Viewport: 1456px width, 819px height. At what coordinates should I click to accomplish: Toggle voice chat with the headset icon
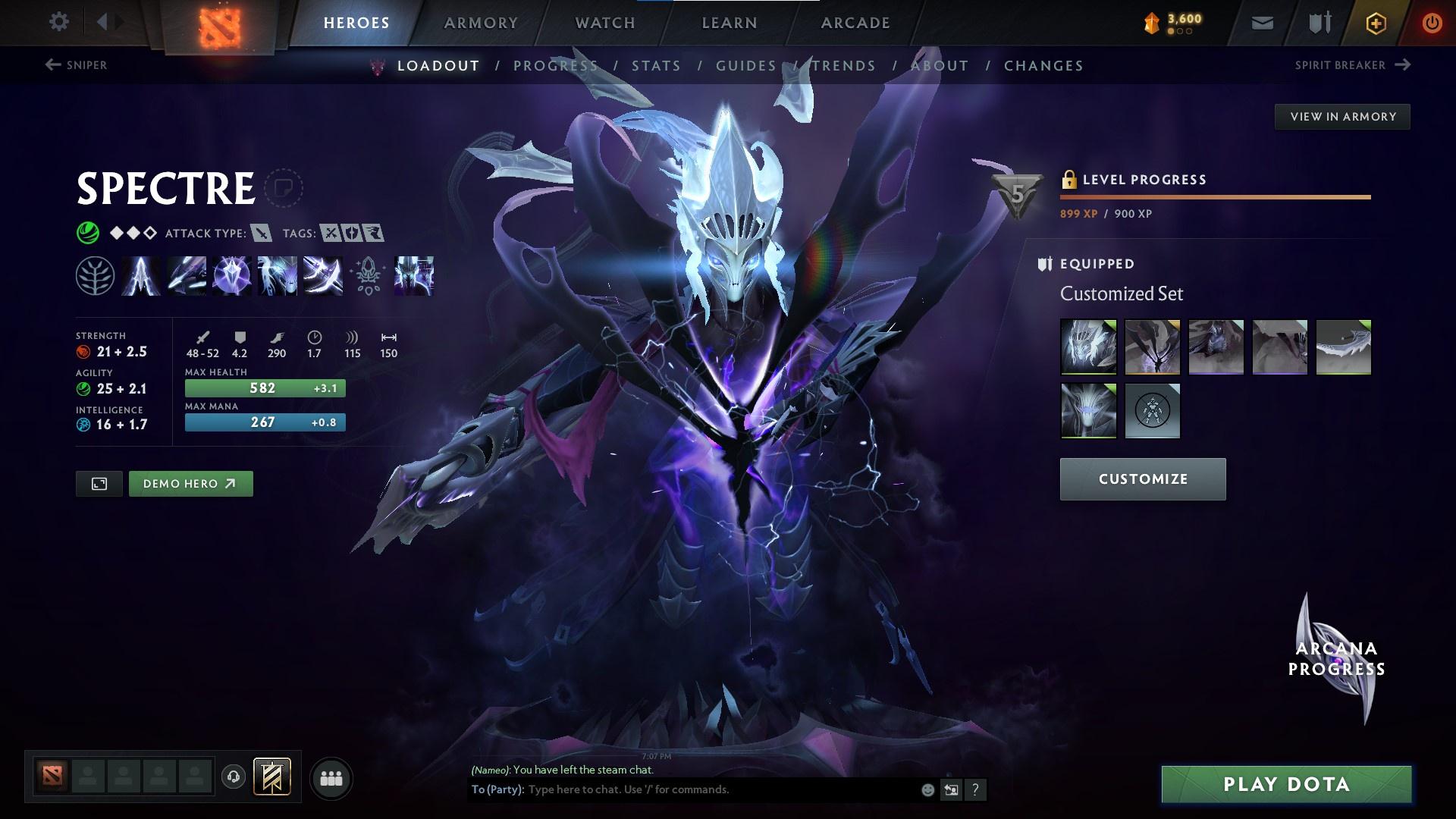233,777
